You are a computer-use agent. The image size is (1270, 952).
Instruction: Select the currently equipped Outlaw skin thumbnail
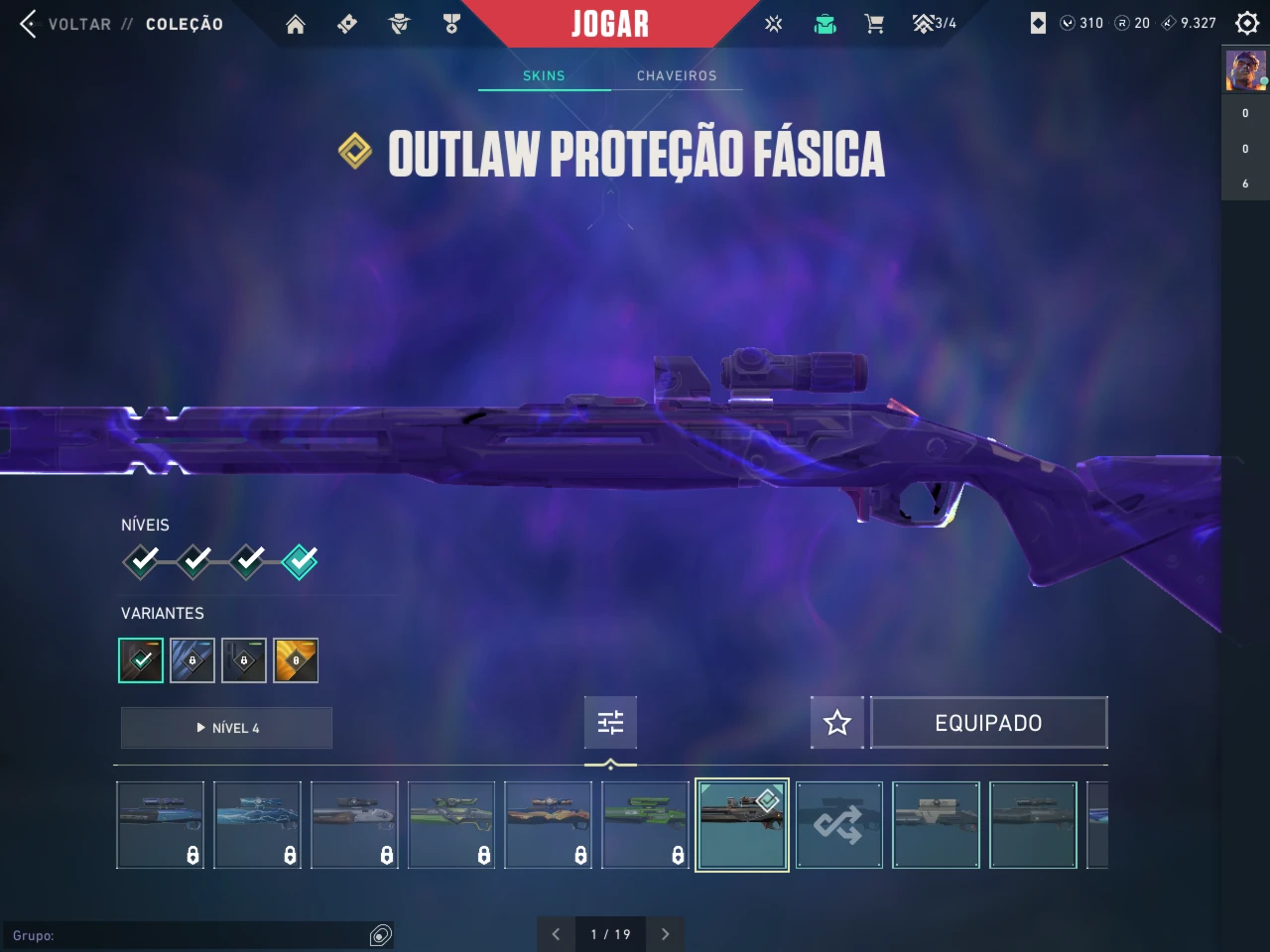(x=742, y=825)
